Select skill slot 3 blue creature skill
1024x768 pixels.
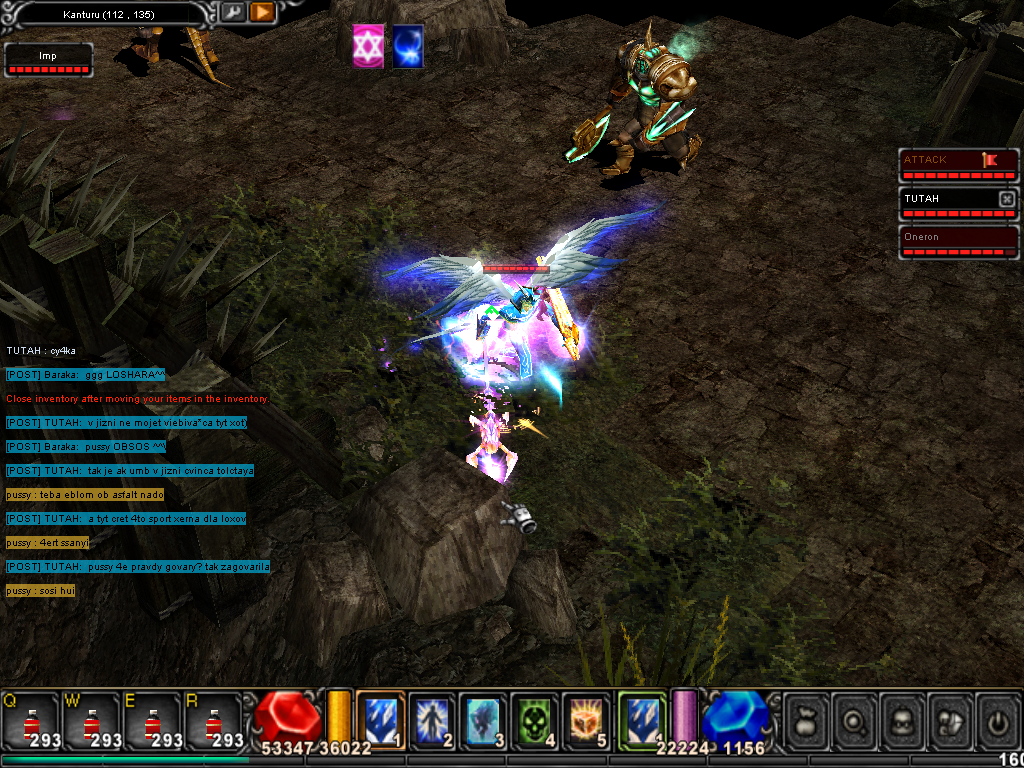pyautogui.click(x=484, y=719)
